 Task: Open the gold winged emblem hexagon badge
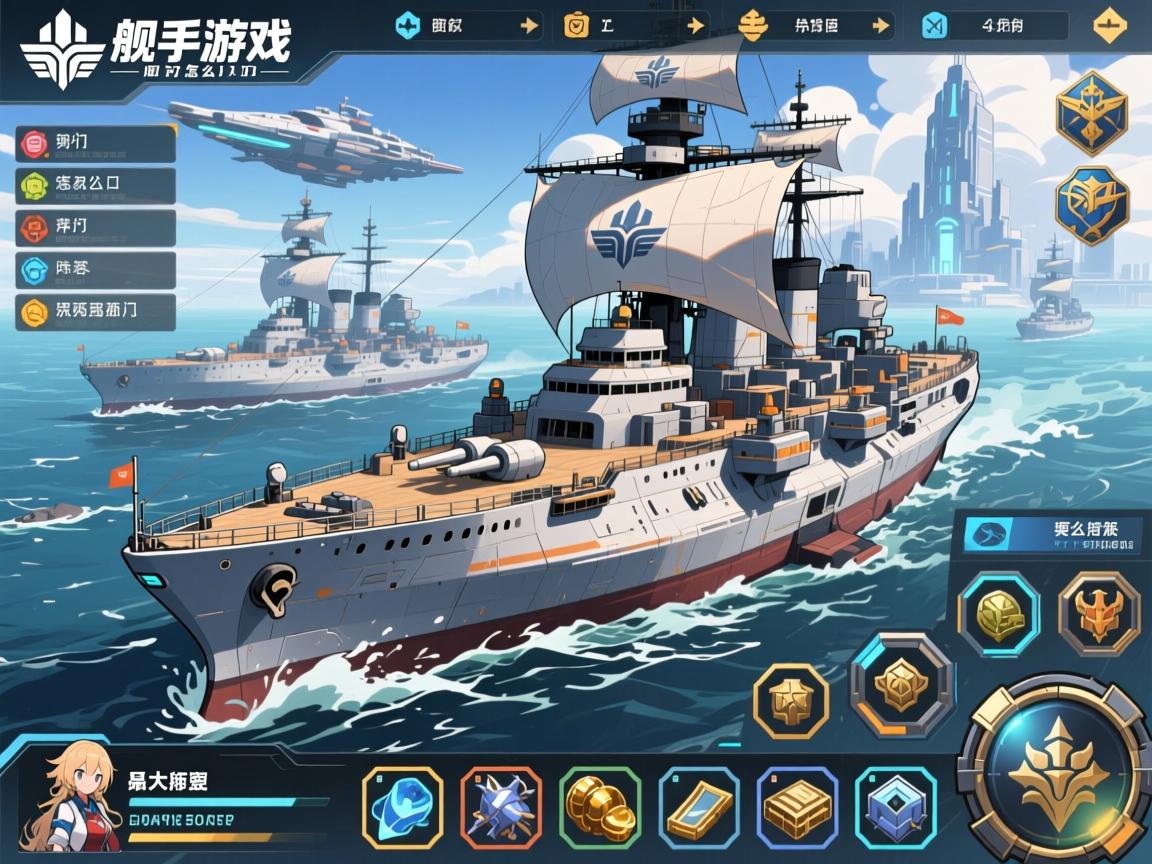(x=1092, y=112)
